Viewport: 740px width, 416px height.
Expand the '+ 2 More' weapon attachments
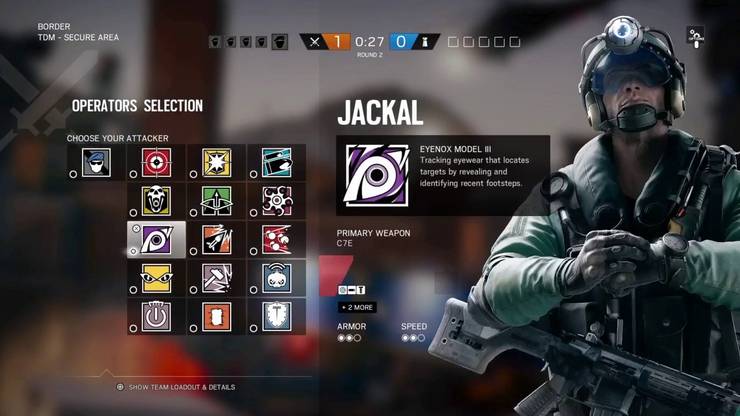(358, 307)
